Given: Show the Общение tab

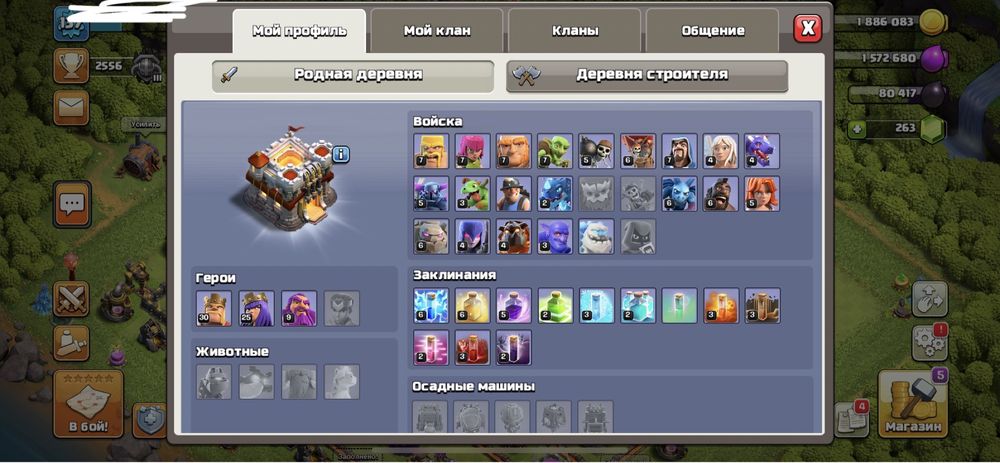Looking at the screenshot, I should [713, 31].
